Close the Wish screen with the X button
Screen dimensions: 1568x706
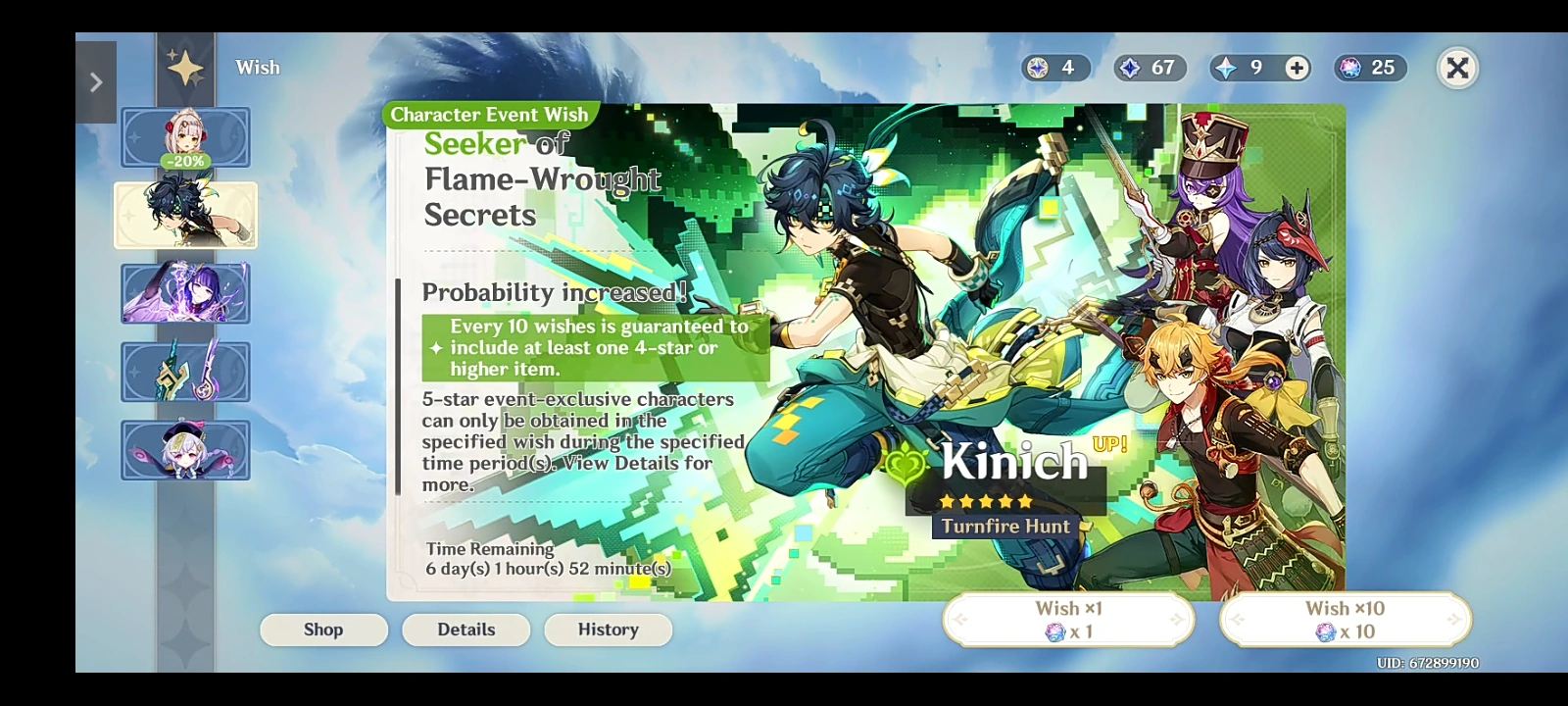pyautogui.click(x=1457, y=69)
